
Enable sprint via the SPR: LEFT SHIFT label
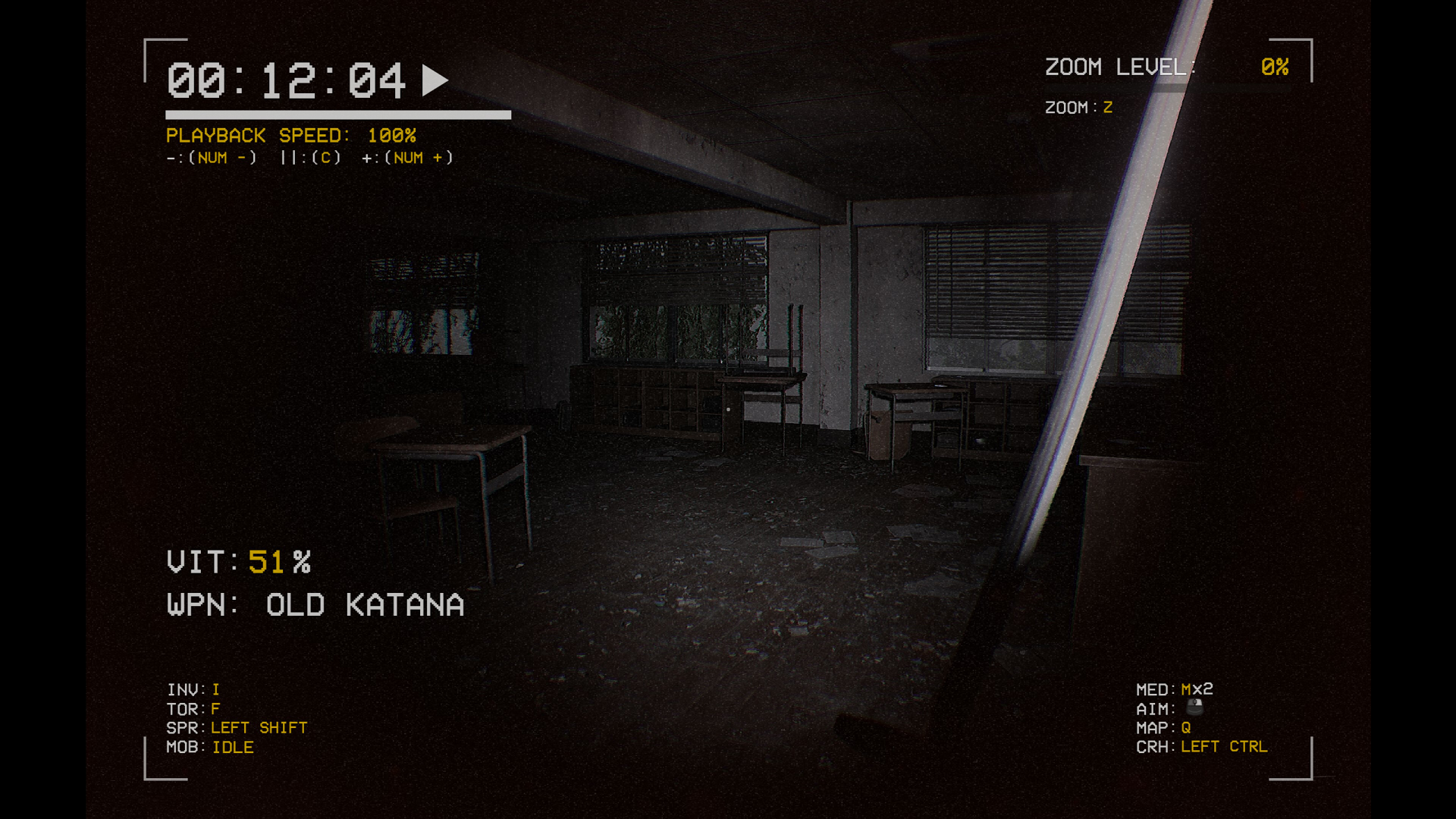pyautogui.click(x=237, y=726)
